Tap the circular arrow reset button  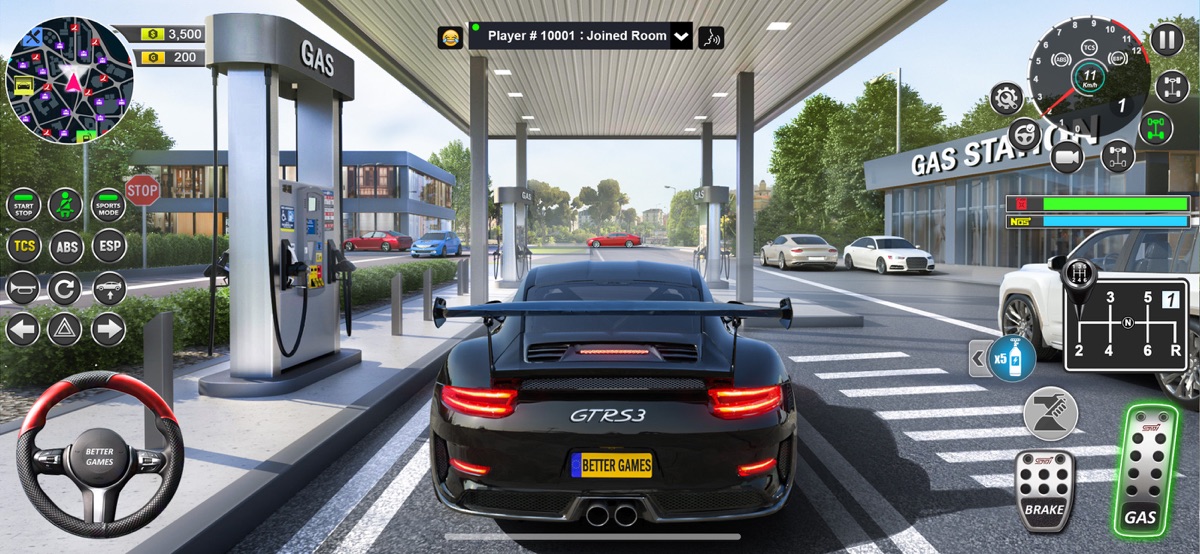pyautogui.click(x=66, y=289)
